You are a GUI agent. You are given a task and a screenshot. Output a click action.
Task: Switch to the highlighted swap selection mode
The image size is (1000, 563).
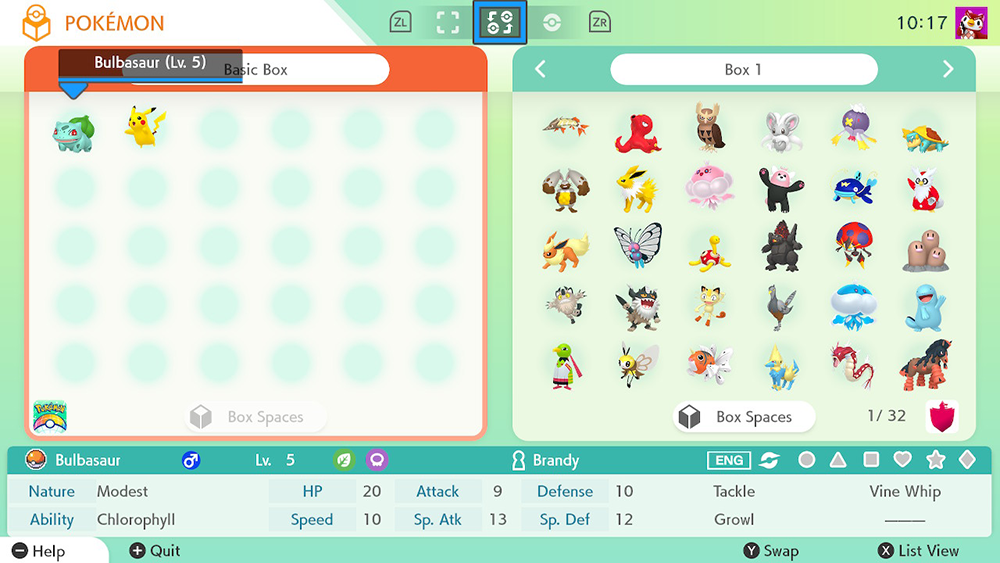(x=499, y=23)
